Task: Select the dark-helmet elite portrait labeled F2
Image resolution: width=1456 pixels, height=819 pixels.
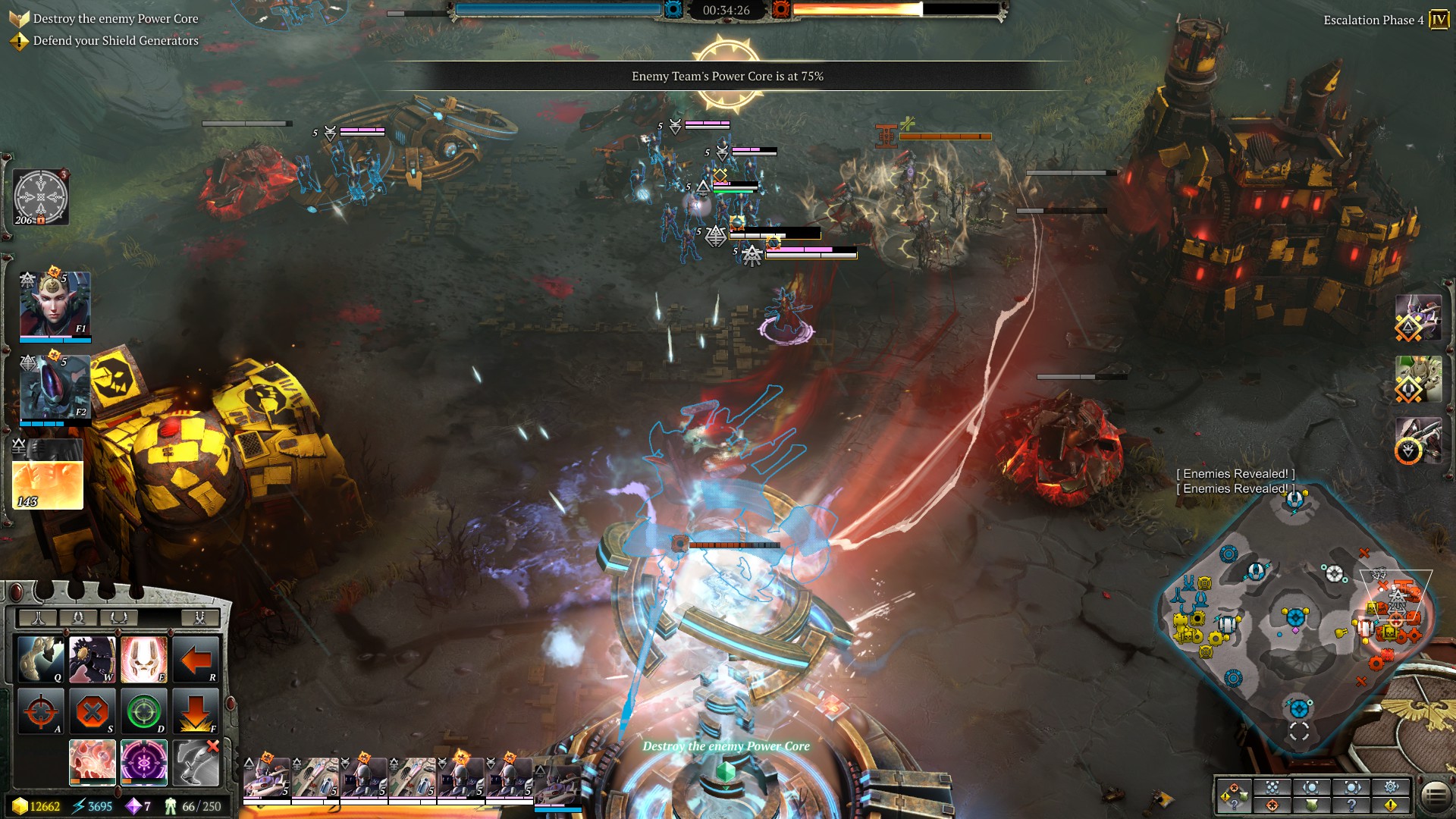Action: [x=55, y=388]
